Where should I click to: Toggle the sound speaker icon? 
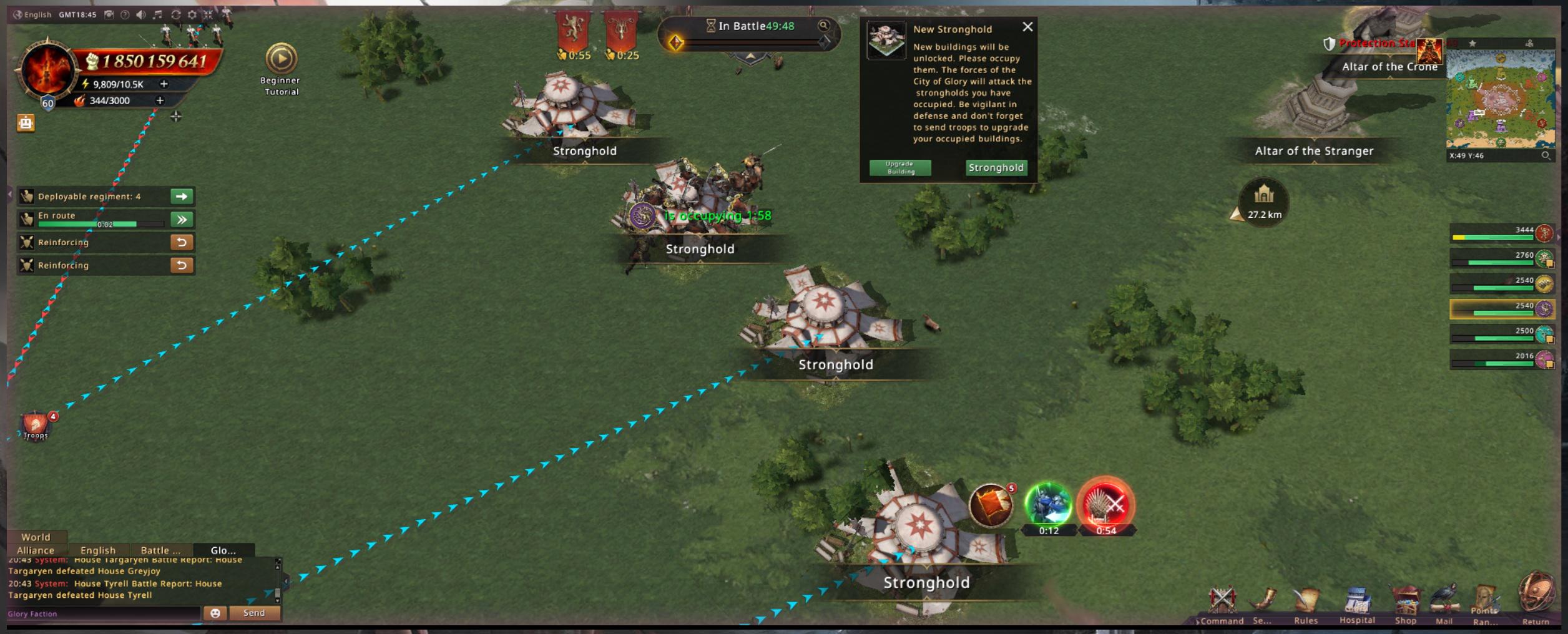tap(141, 14)
